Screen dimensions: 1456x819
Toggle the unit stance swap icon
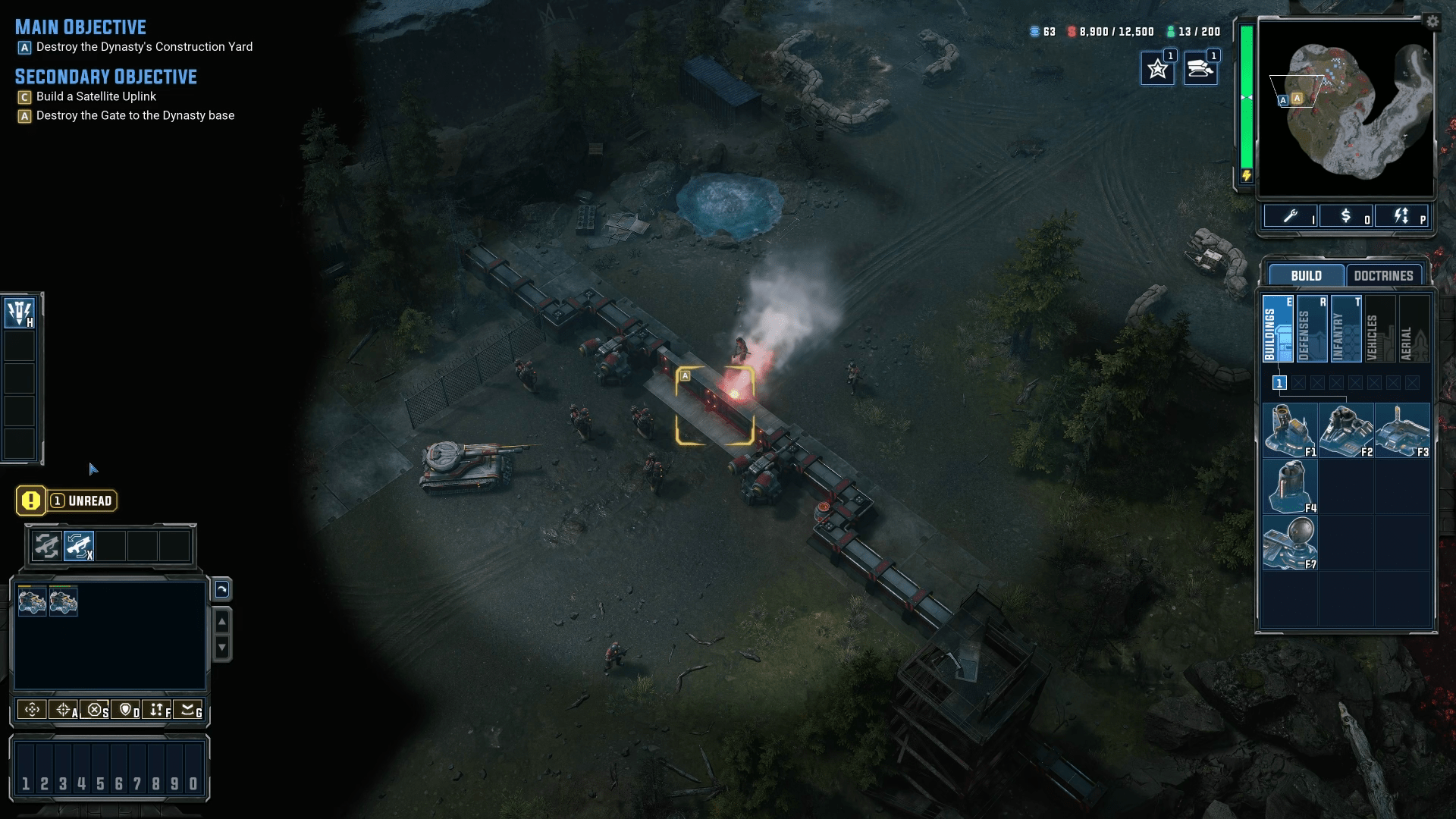point(45,544)
